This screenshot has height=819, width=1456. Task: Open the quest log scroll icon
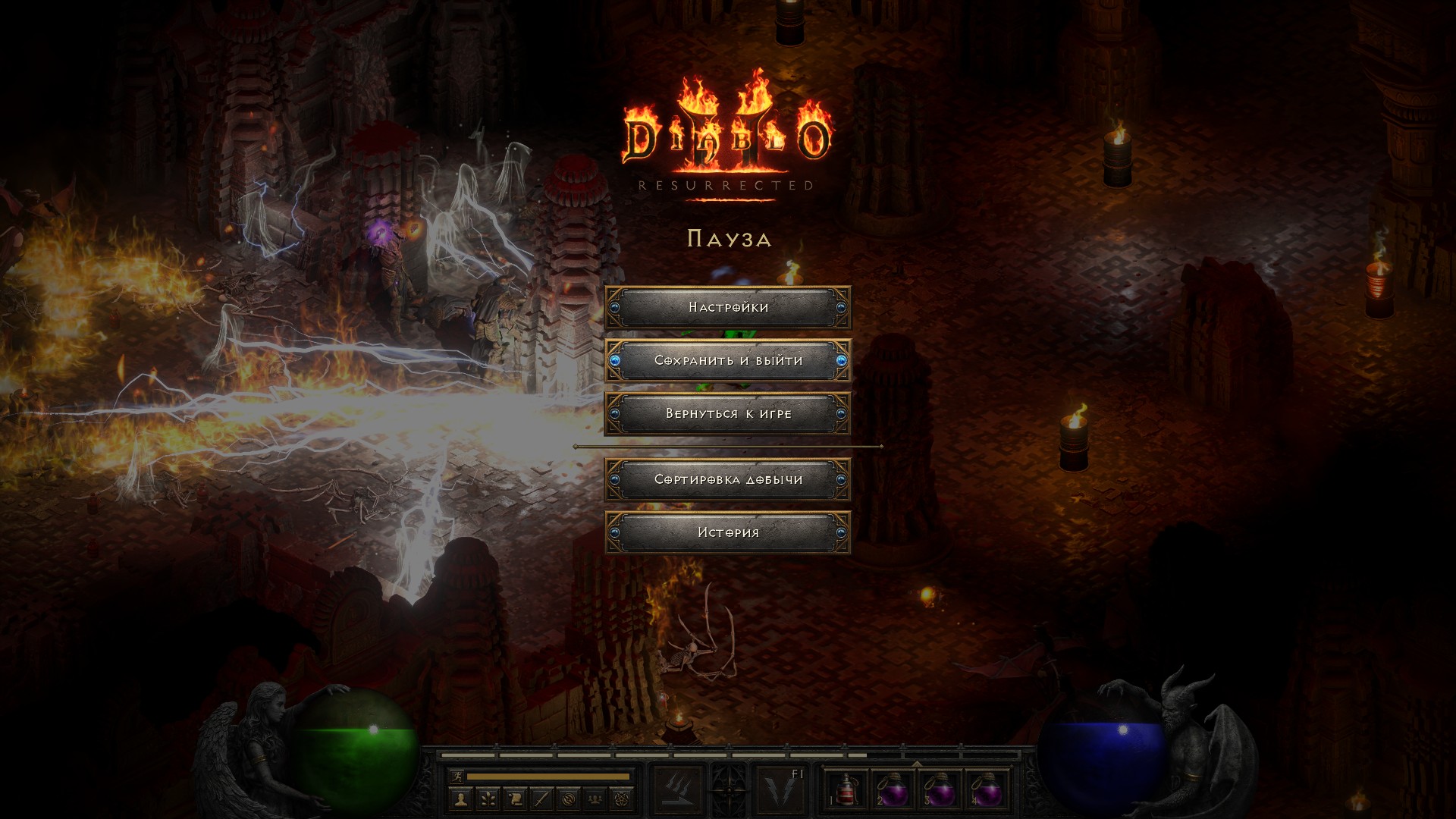515,799
